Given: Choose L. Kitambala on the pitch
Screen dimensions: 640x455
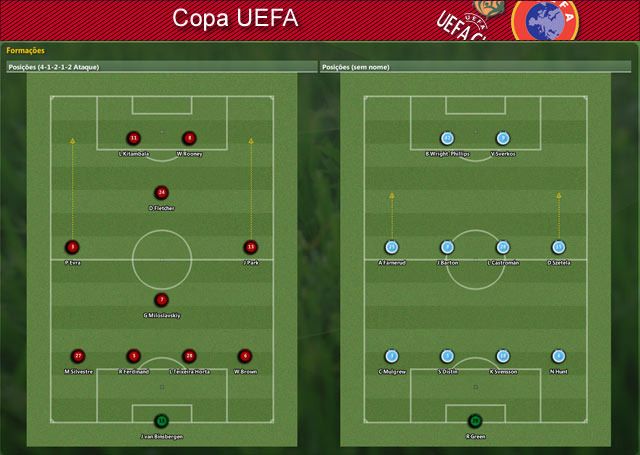Looking at the screenshot, I should point(133,138).
